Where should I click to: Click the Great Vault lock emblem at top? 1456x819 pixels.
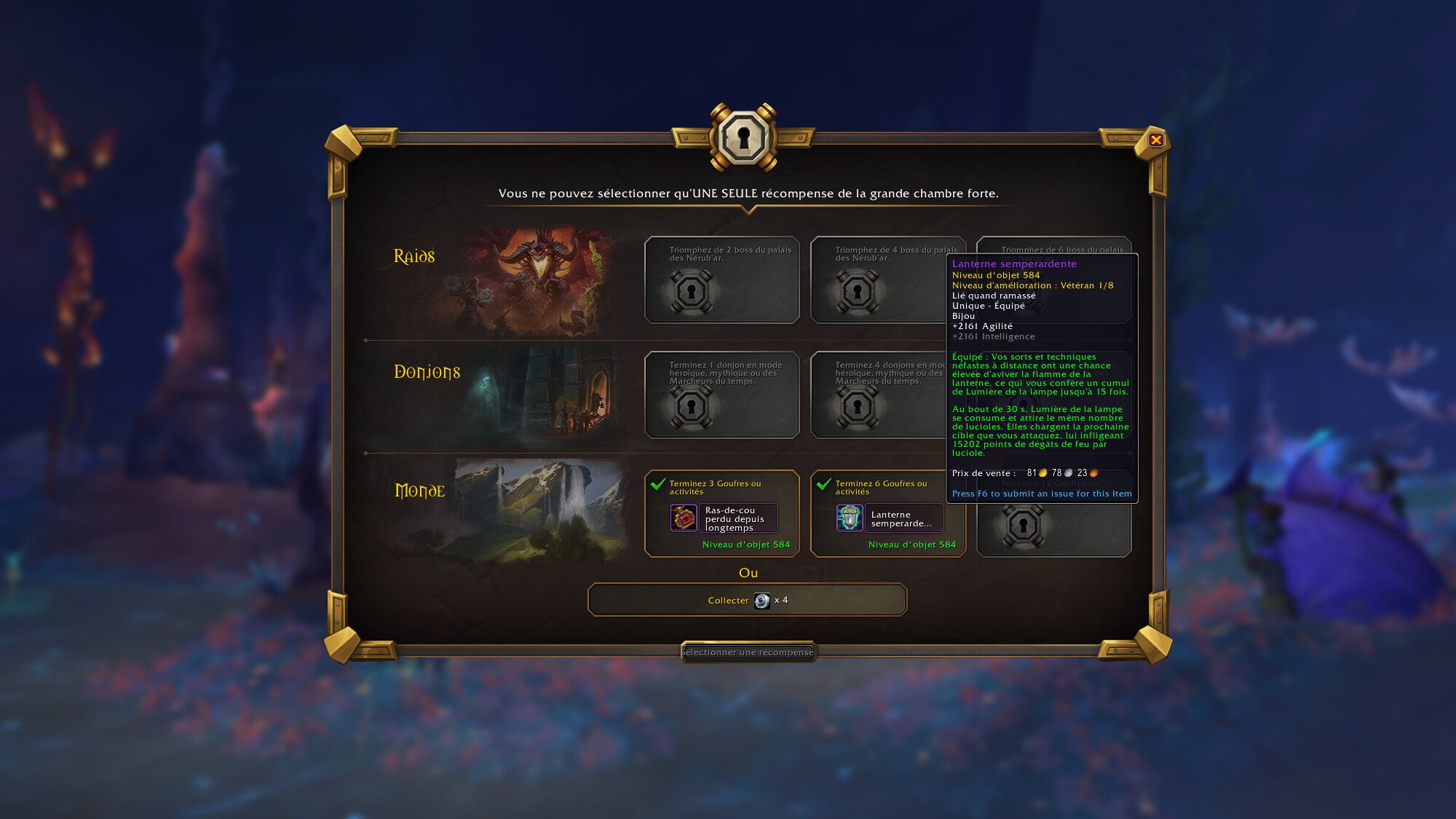tap(743, 135)
